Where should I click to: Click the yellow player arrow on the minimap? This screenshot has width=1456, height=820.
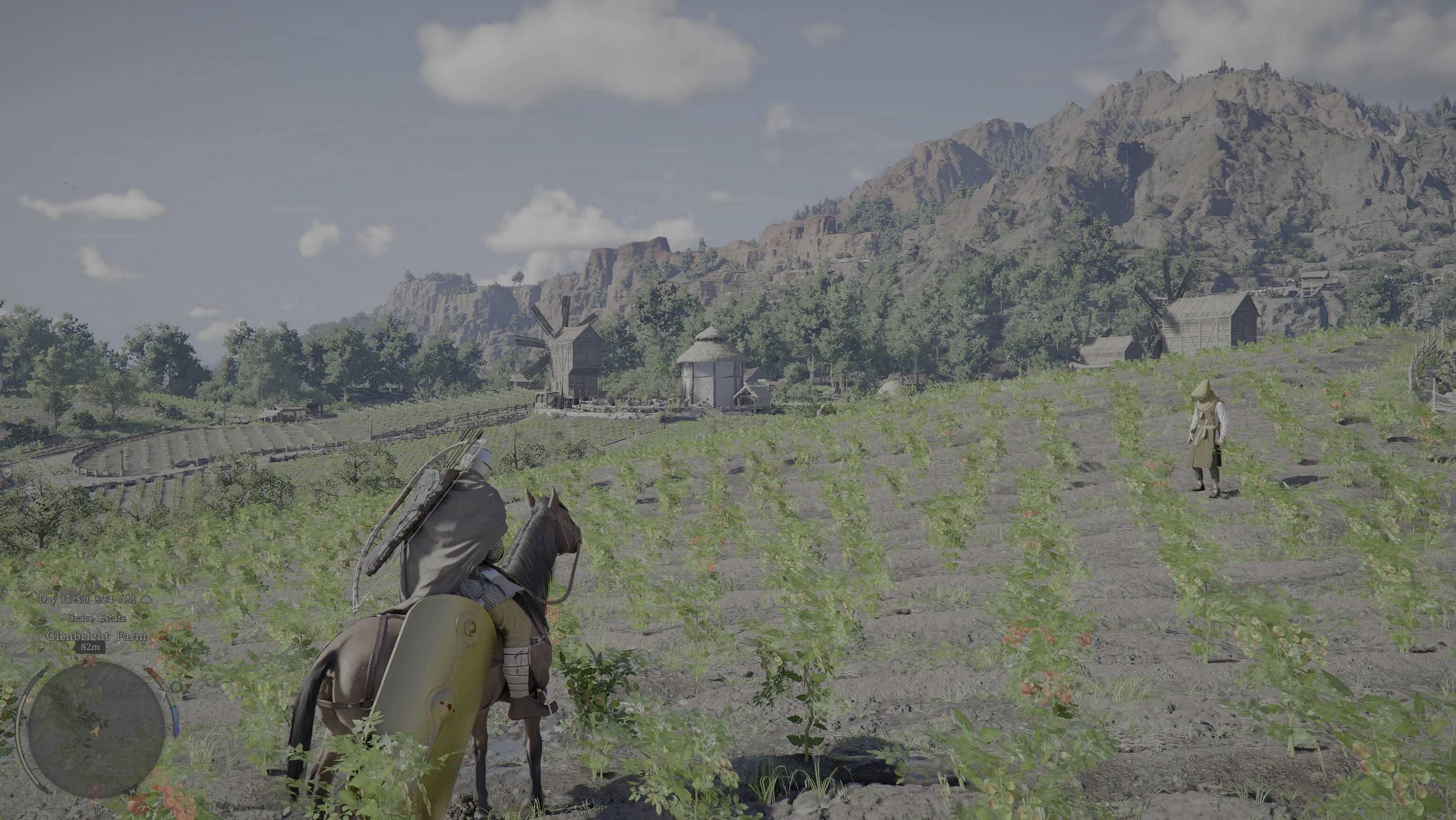pyautogui.click(x=95, y=731)
